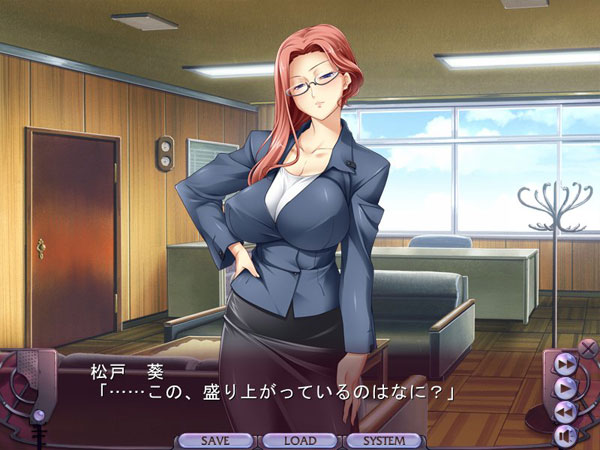The width and height of the screenshot is (600, 450).
Task: Replay voice with the speaker button
Action: point(565,434)
